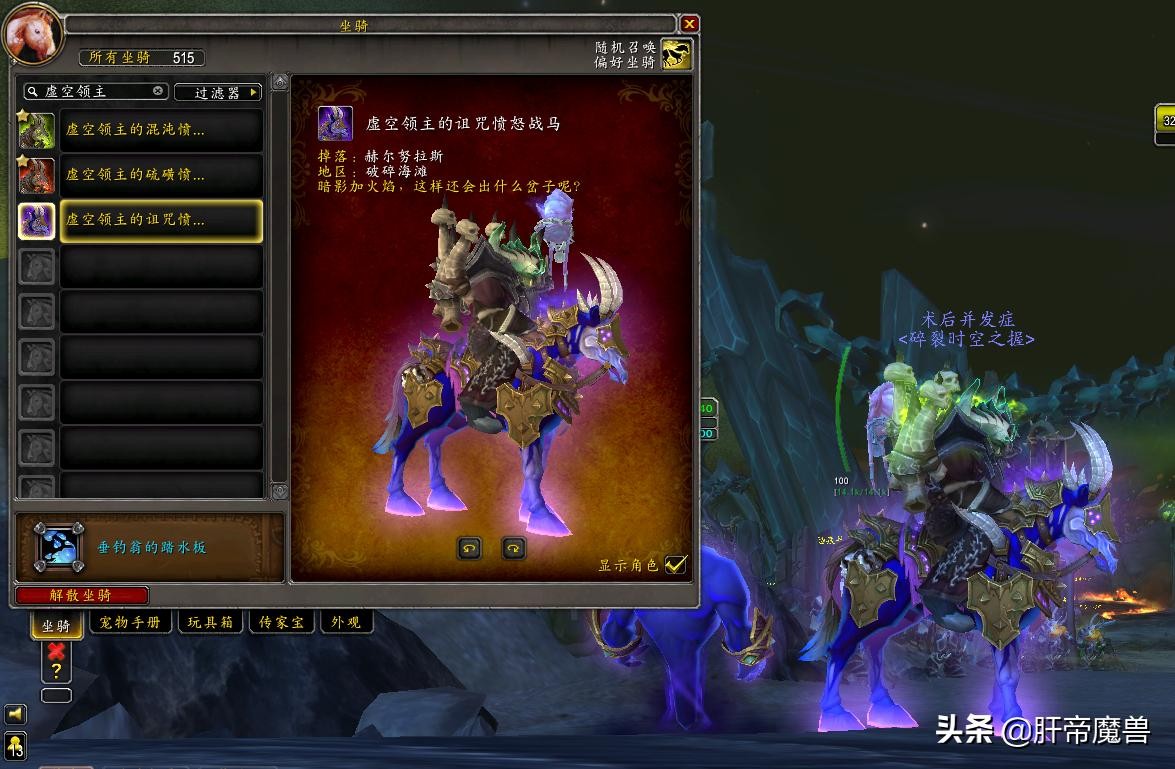The image size is (1175, 769).
Task: Select the 坐骑 mounts tab
Action: click(x=56, y=626)
